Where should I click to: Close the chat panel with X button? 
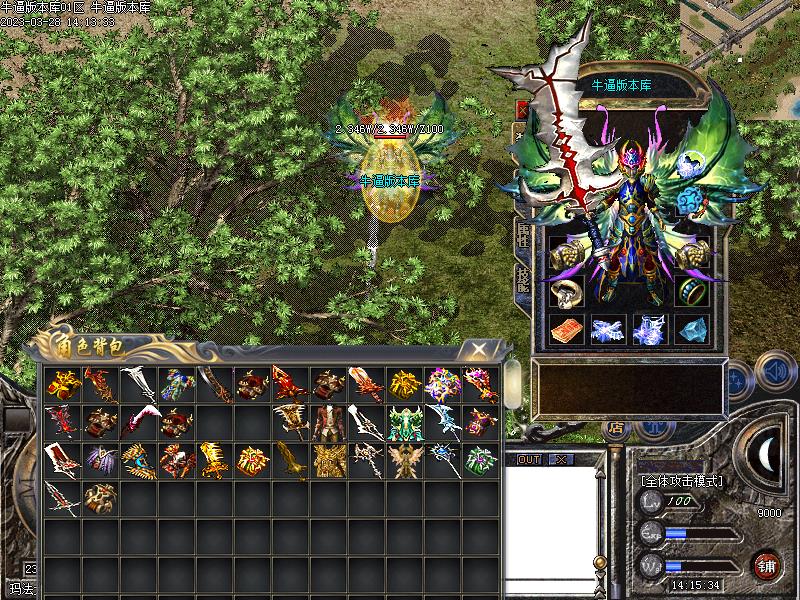560,459
